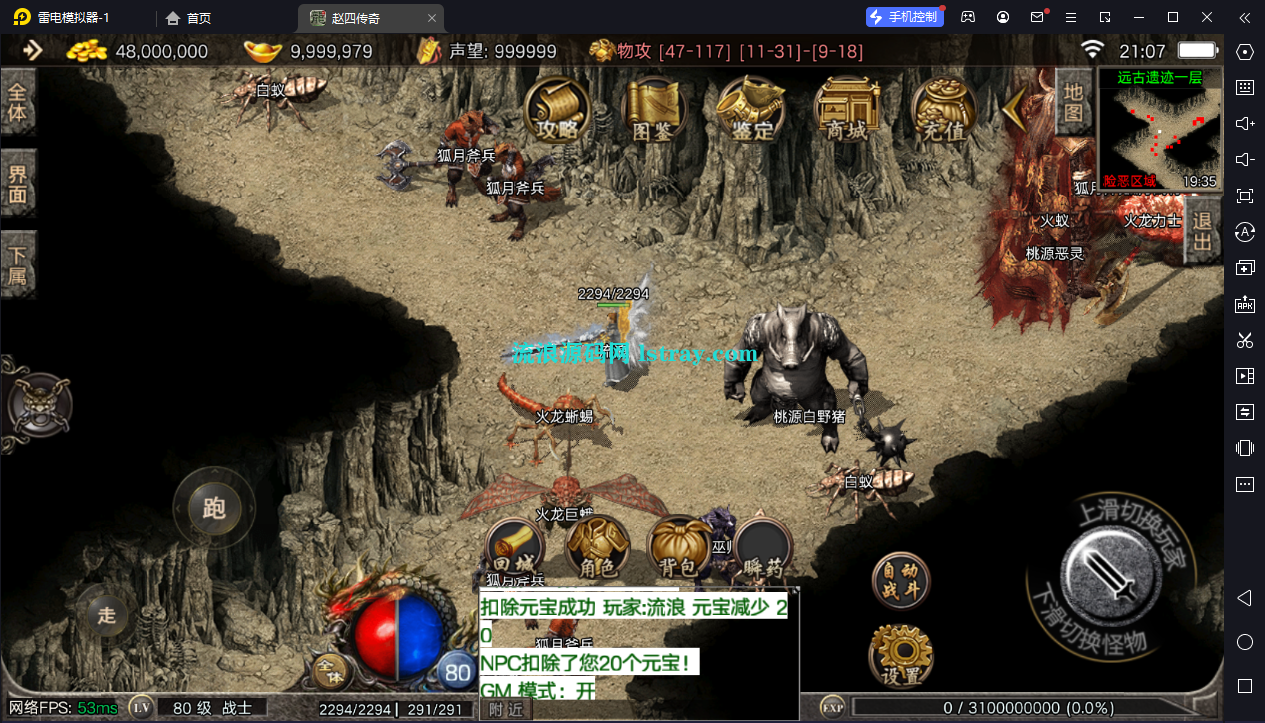Open the 图鉴 codex
1265x723 pixels.
pos(653,110)
